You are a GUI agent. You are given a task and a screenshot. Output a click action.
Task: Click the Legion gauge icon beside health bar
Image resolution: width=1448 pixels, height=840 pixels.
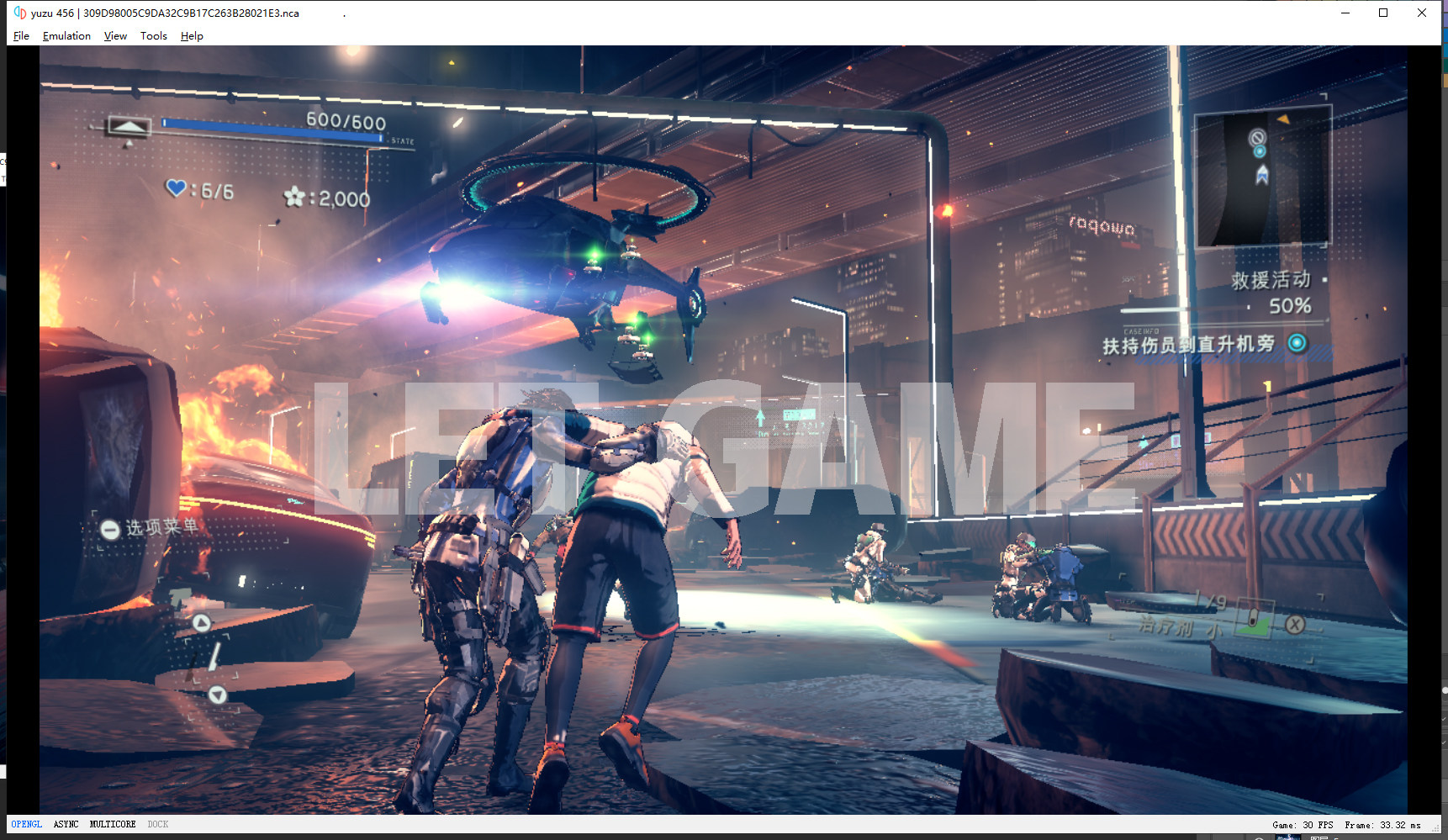[x=129, y=127]
